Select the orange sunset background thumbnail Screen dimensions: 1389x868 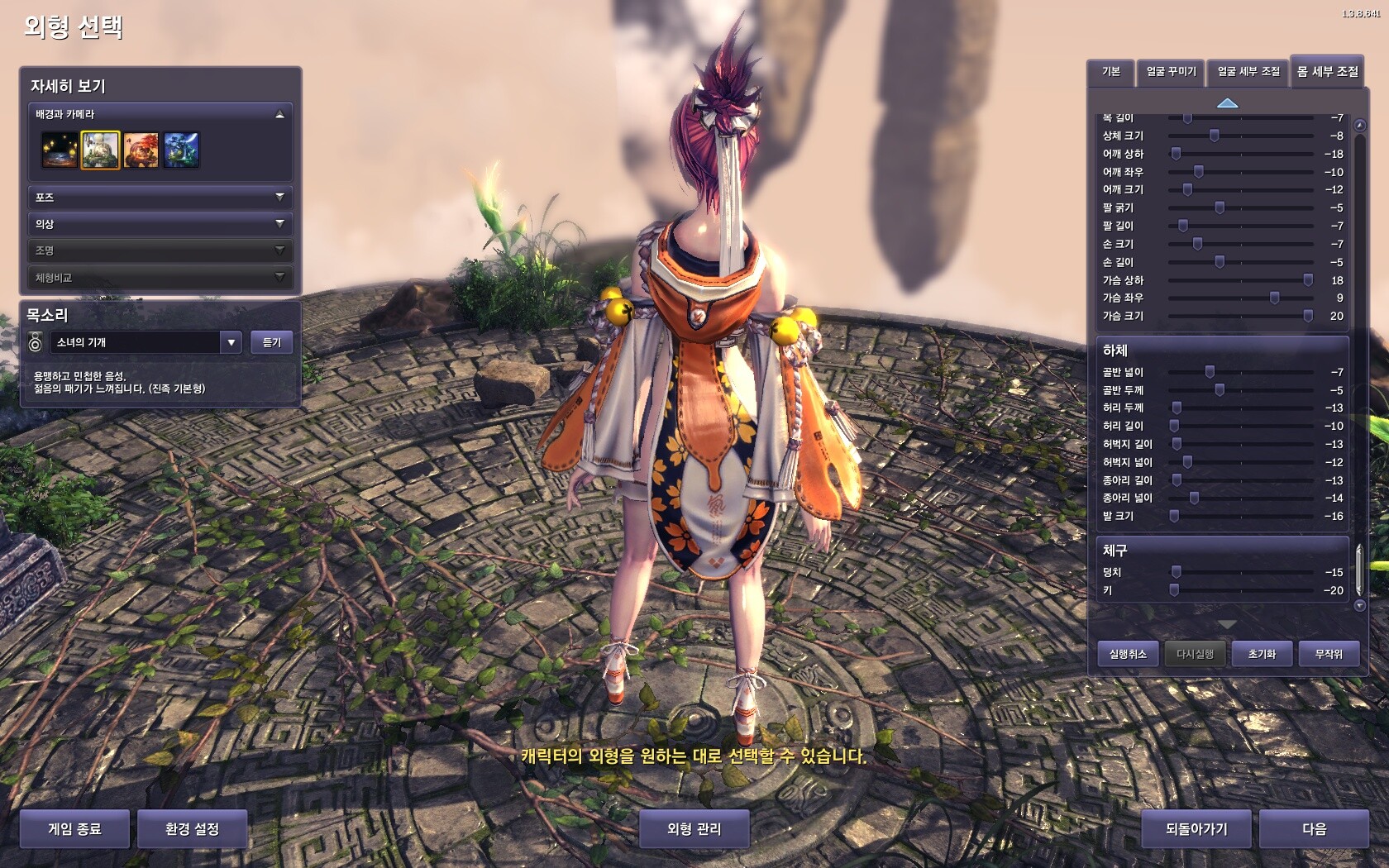[x=141, y=150]
